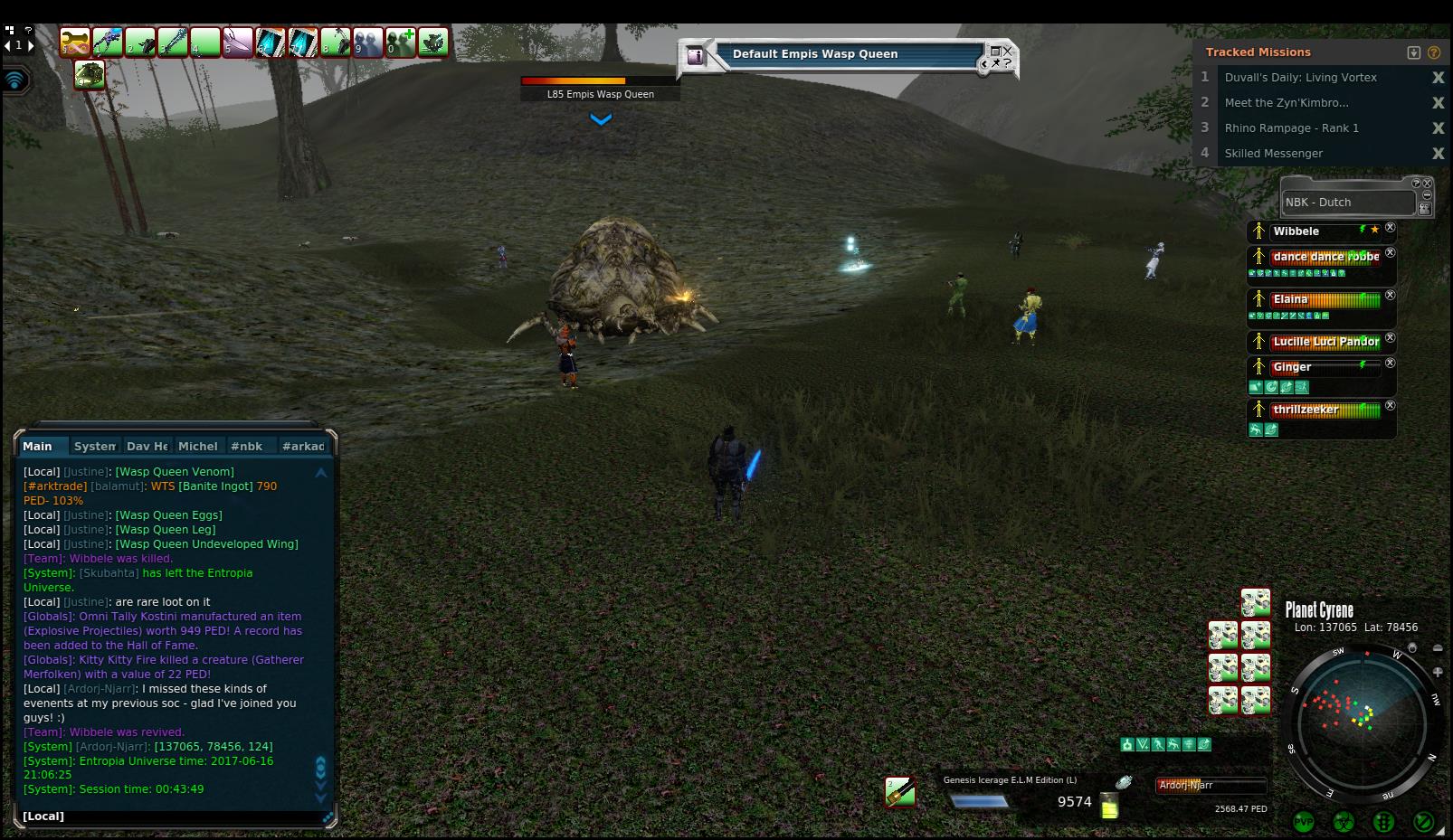Open the Tracked Missions help icon
This screenshot has height=840, width=1453.
[x=1433, y=52]
